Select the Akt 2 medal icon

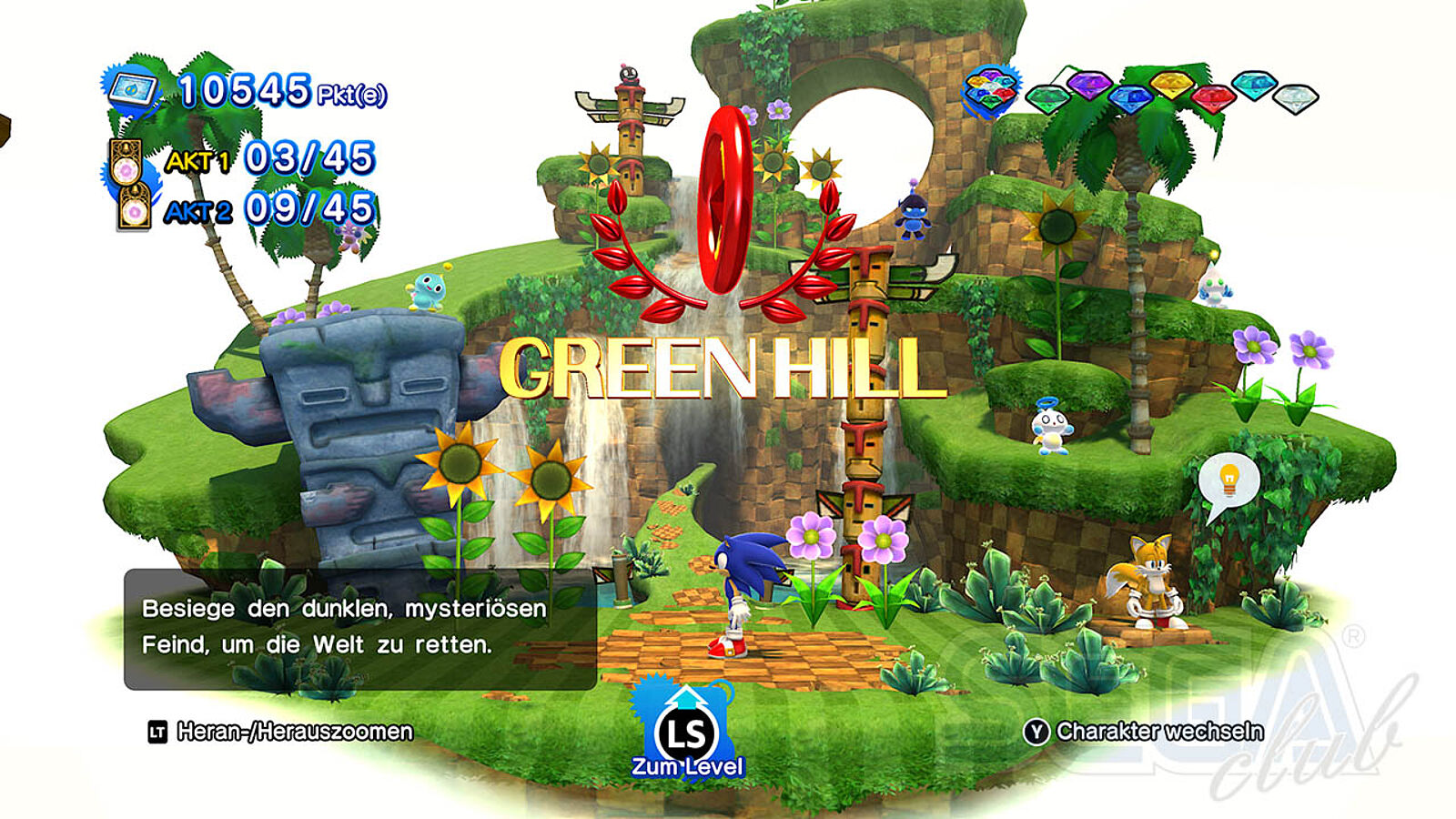click(134, 208)
